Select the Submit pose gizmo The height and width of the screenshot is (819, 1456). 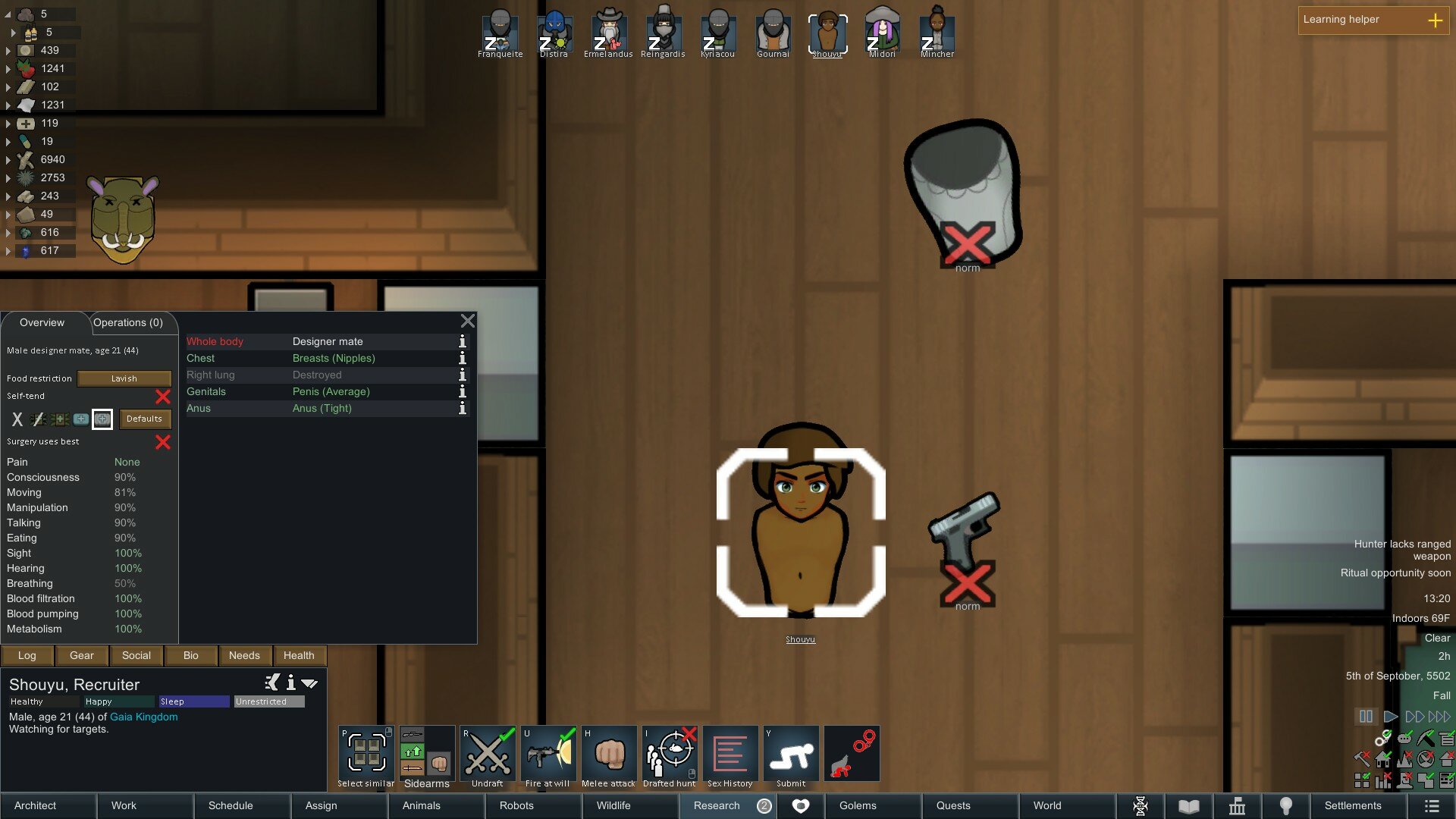coord(791,753)
